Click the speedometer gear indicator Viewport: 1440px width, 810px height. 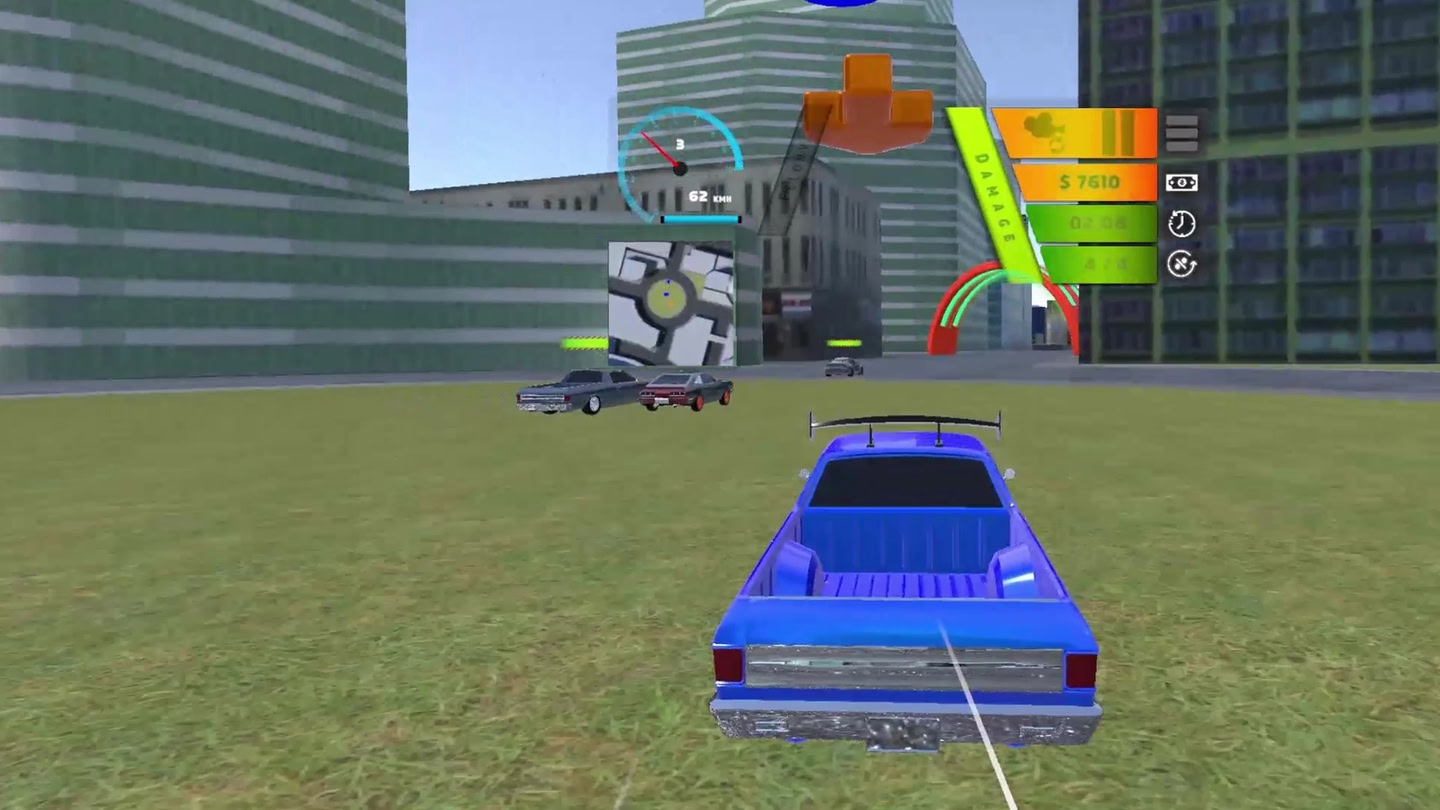coord(680,143)
